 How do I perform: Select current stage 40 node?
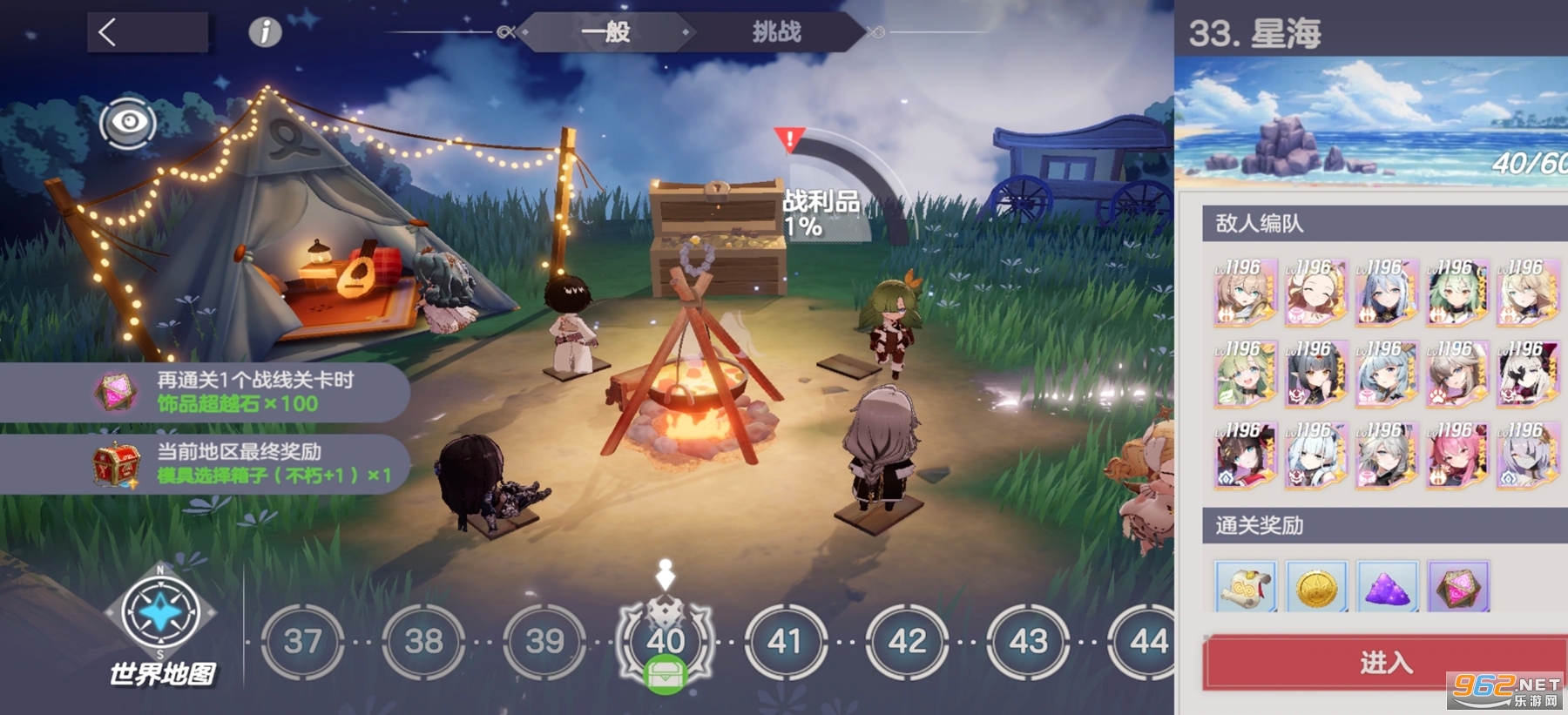point(666,642)
